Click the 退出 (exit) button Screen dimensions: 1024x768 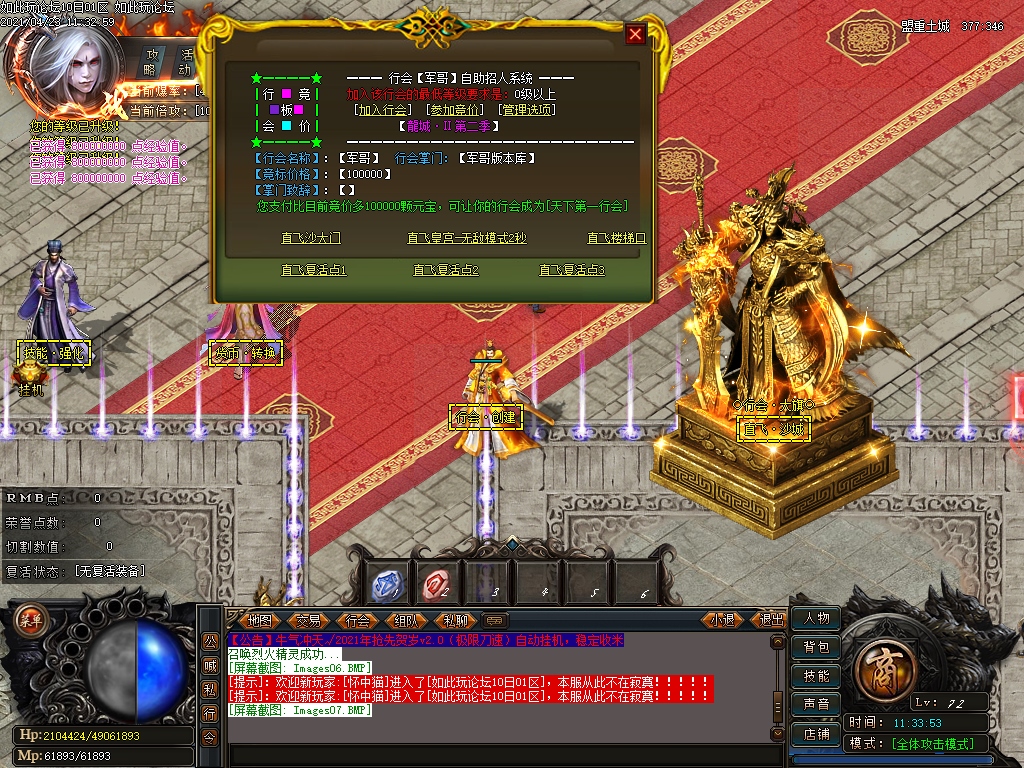[x=772, y=620]
